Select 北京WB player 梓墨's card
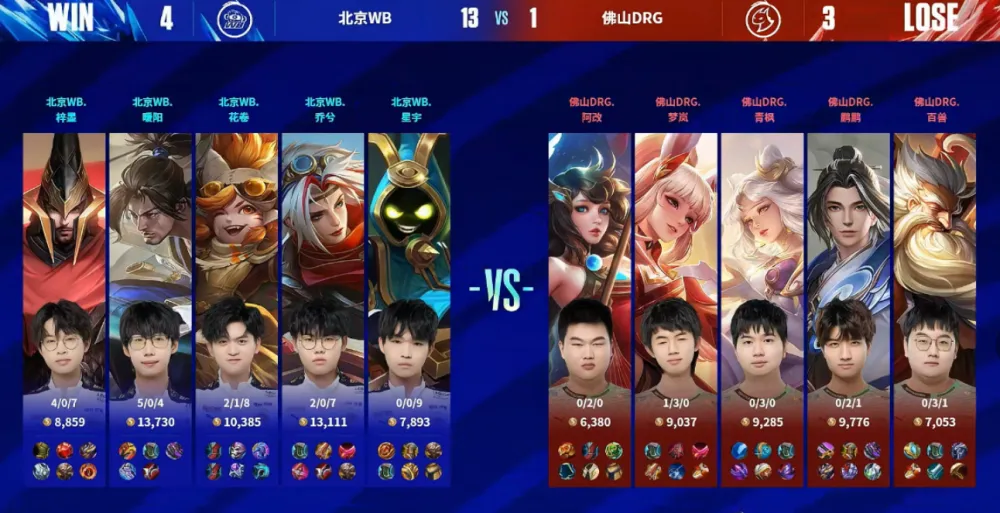Image resolution: width=1000 pixels, height=513 pixels. click(64, 262)
